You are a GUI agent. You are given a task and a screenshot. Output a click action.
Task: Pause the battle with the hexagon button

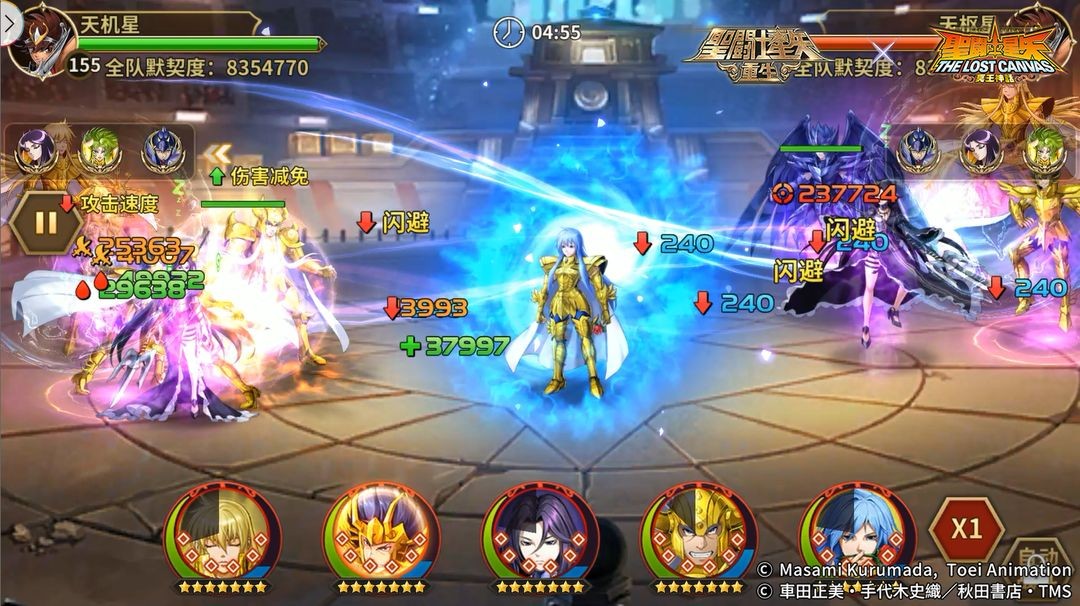[45, 222]
